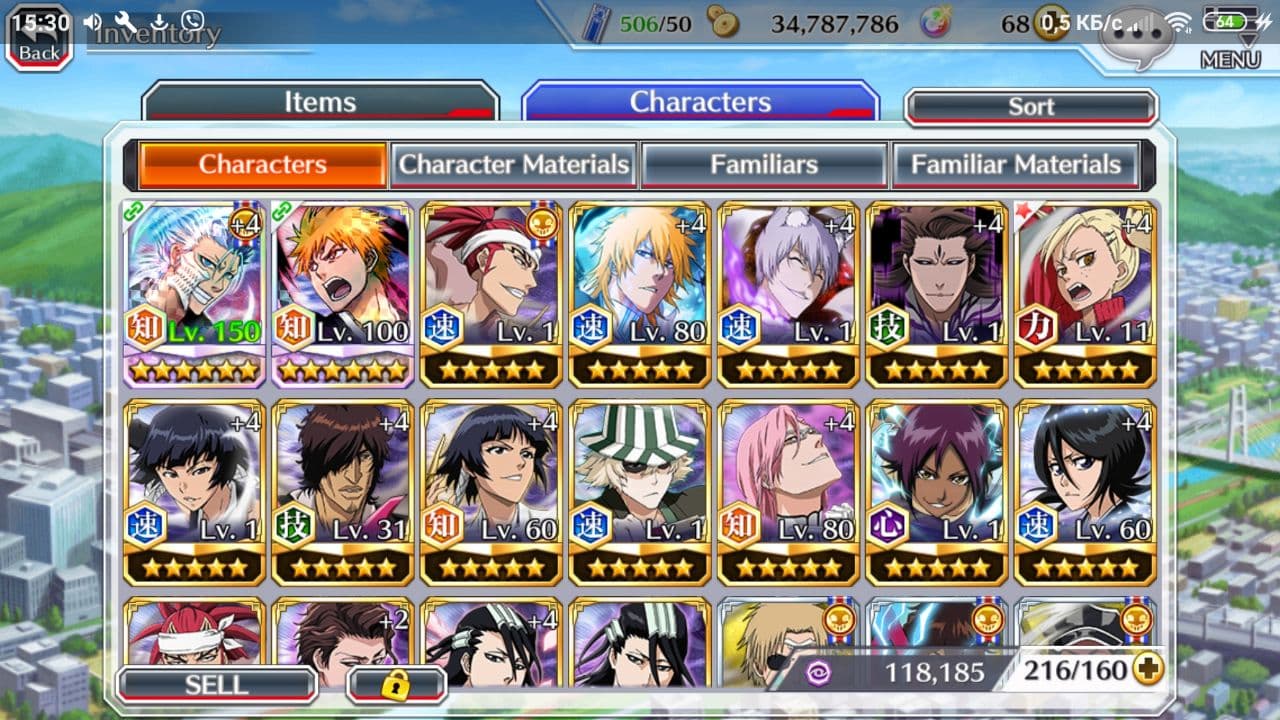
Task: Toggle the yellow padlock lock button
Action: 396,685
